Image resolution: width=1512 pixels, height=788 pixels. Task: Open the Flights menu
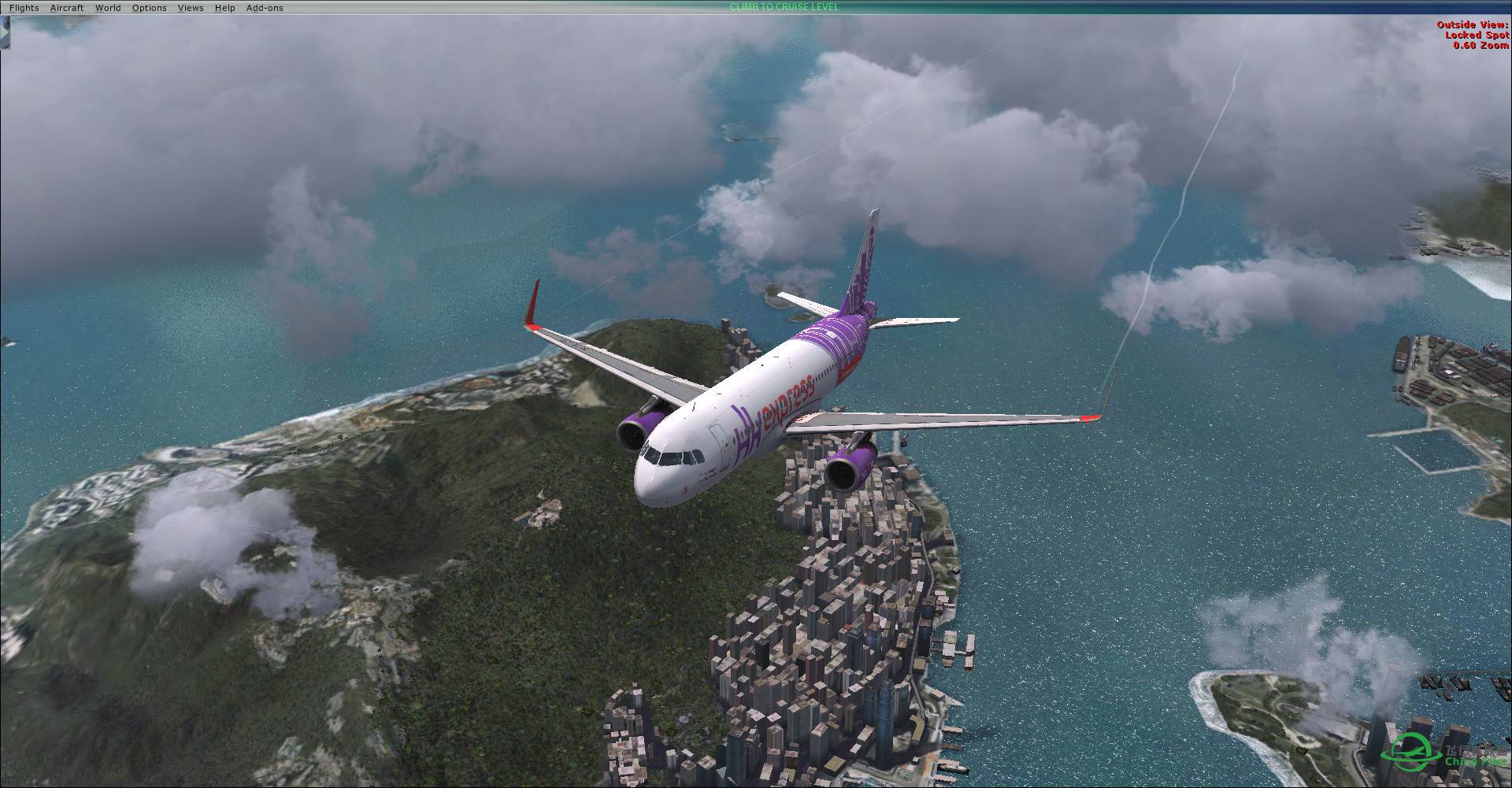pos(24,7)
